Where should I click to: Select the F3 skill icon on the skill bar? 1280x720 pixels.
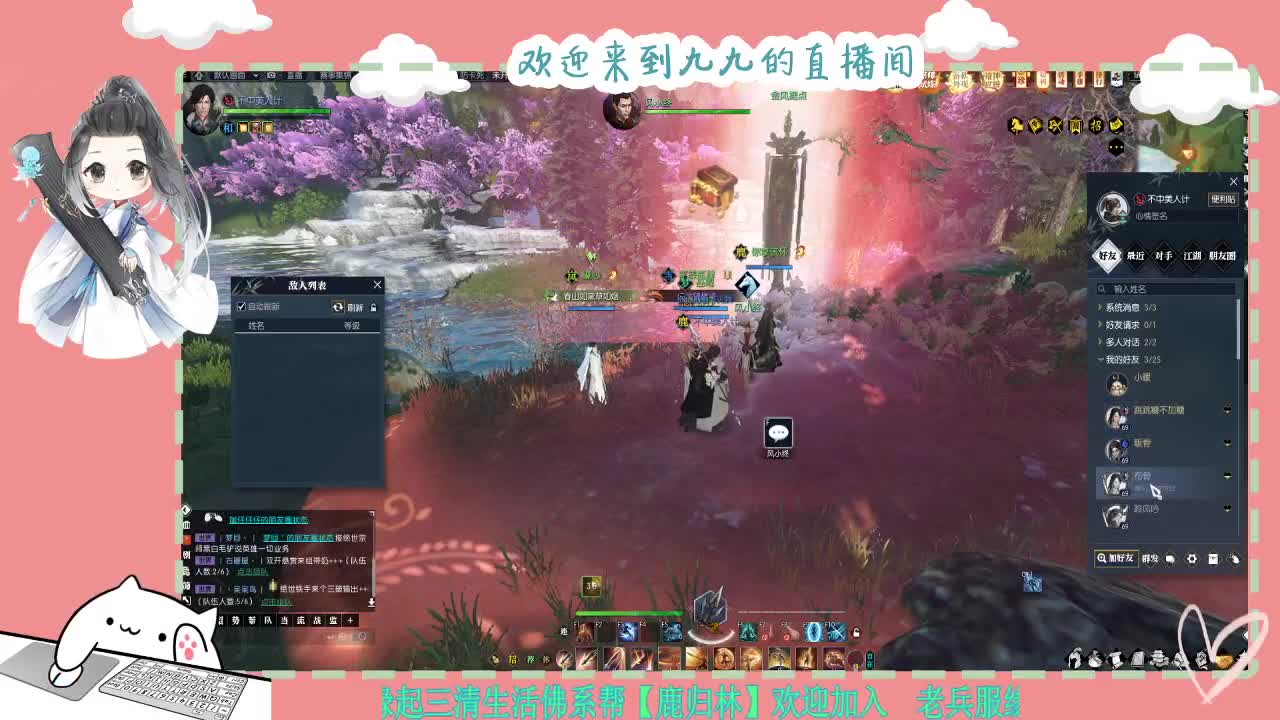pos(630,631)
